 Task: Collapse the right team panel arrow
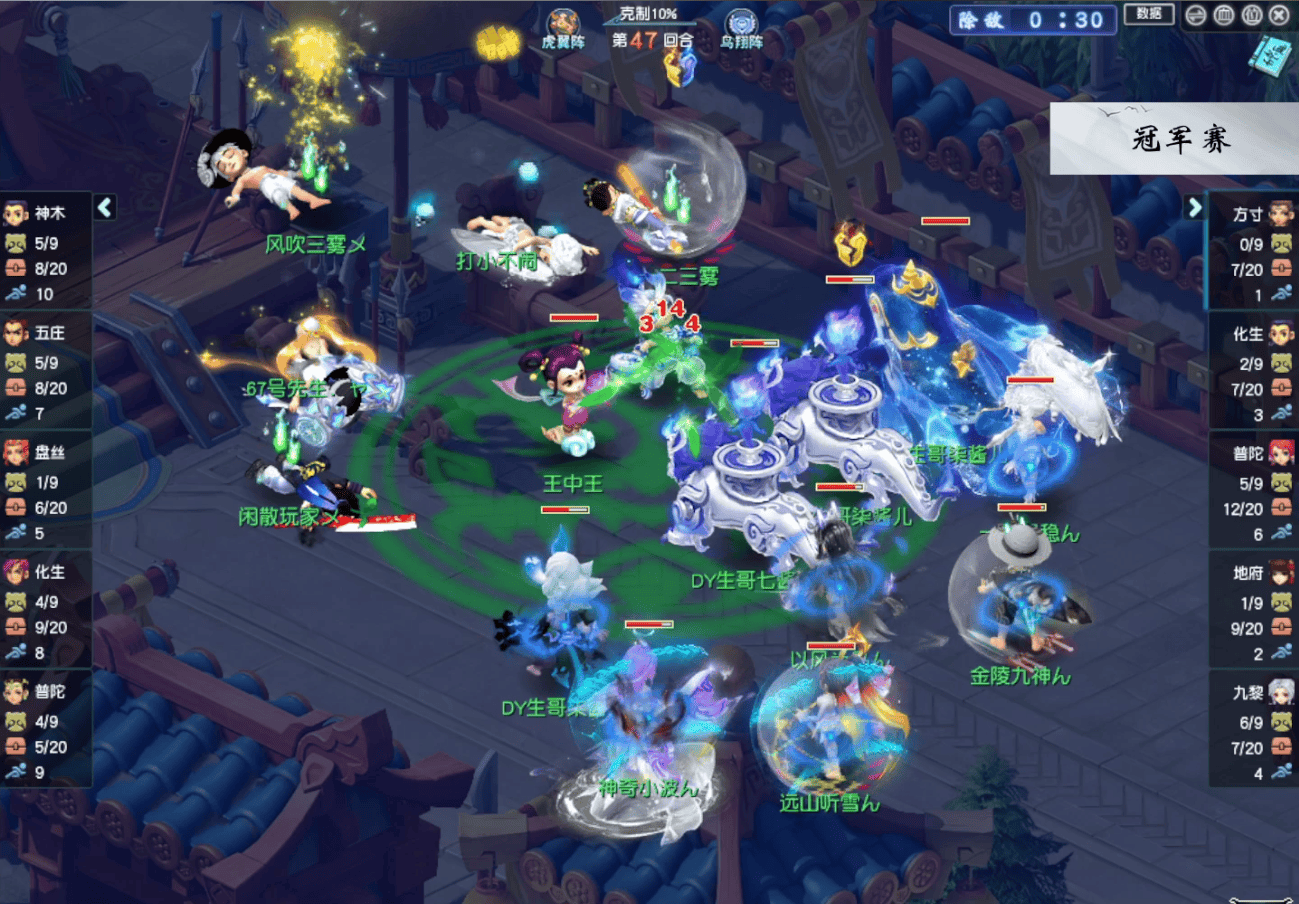click(1194, 207)
